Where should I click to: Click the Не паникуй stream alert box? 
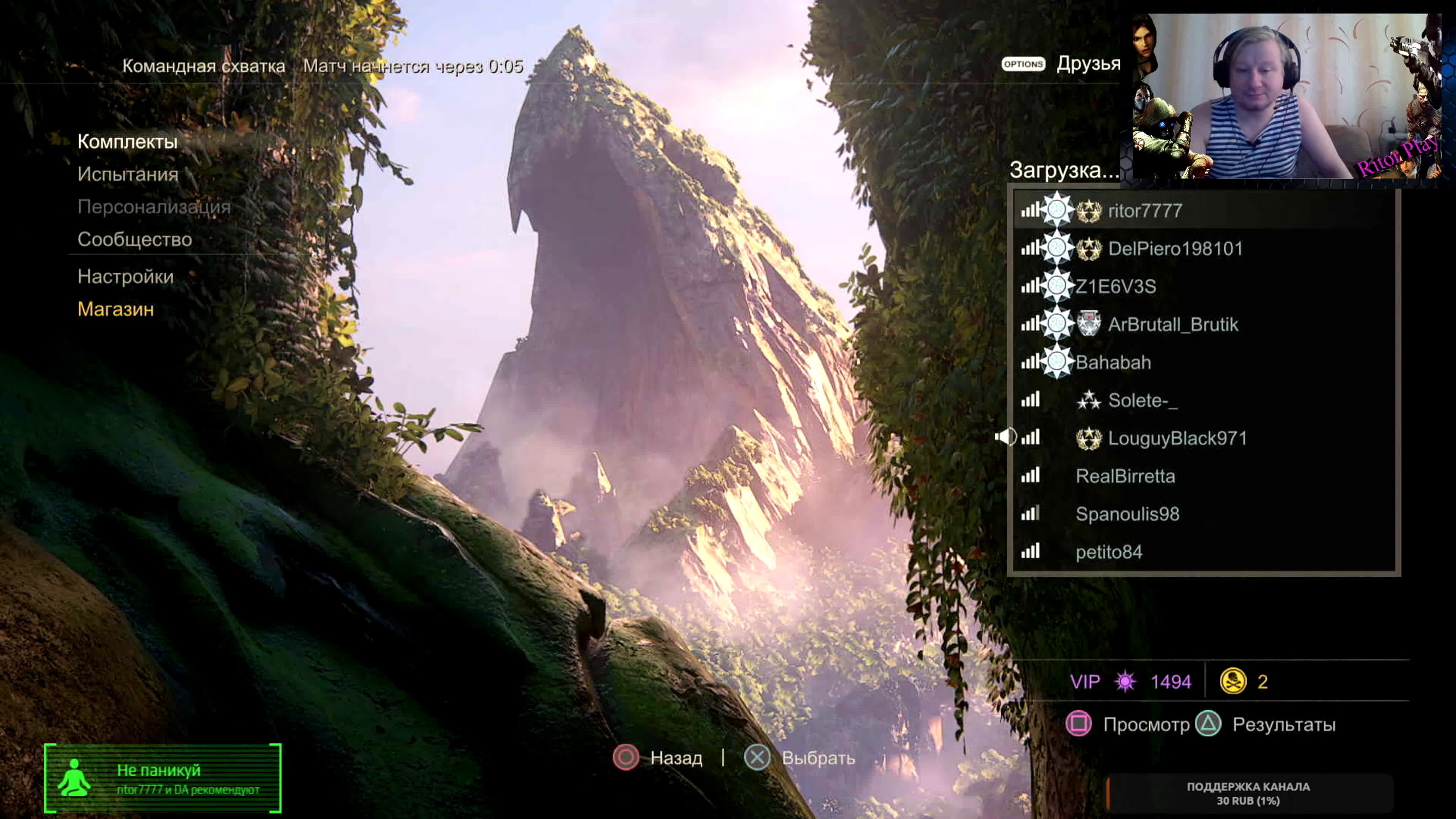(x=163, y=778)
